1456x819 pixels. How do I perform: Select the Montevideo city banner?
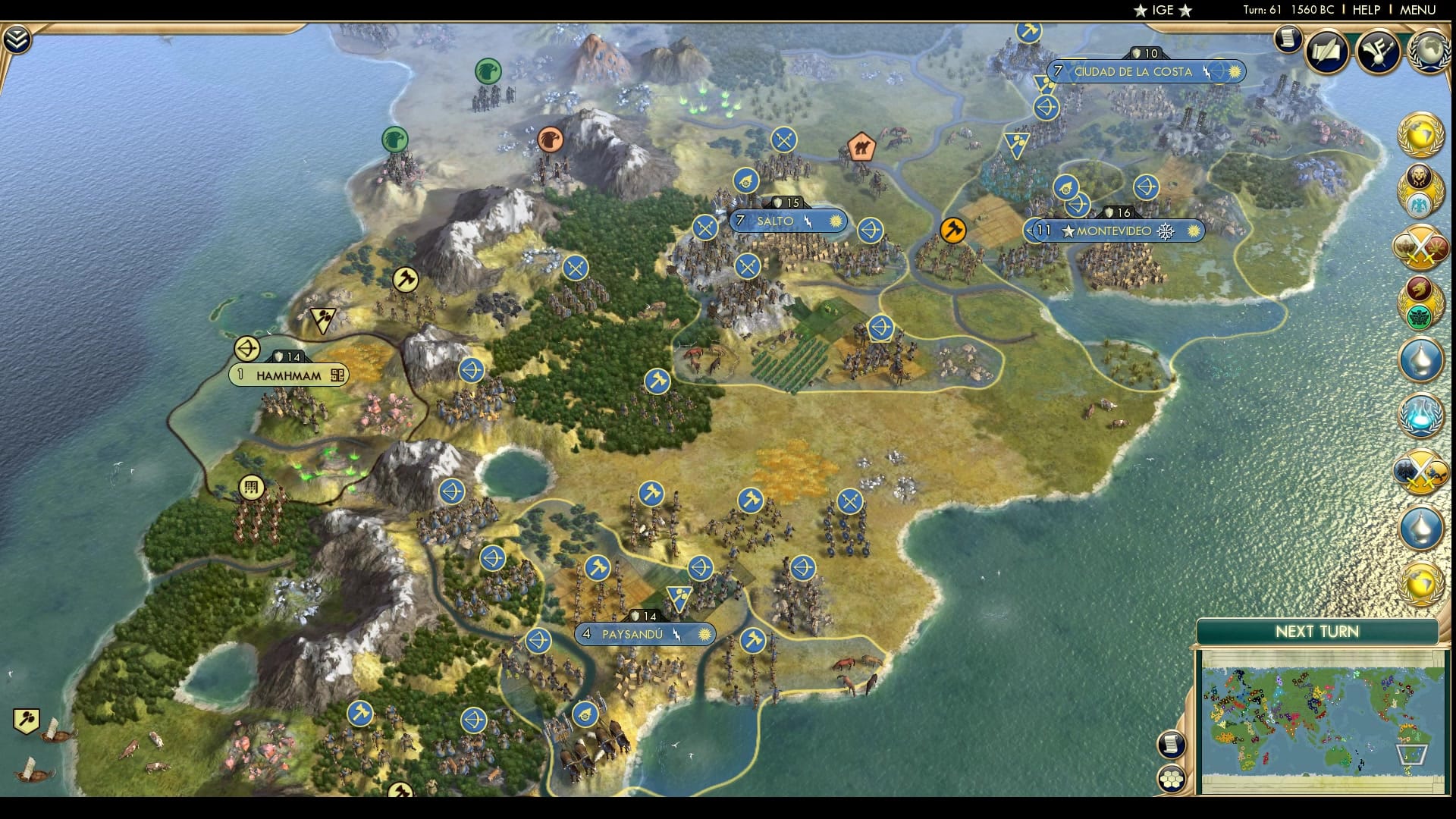tap(1115, 231)
